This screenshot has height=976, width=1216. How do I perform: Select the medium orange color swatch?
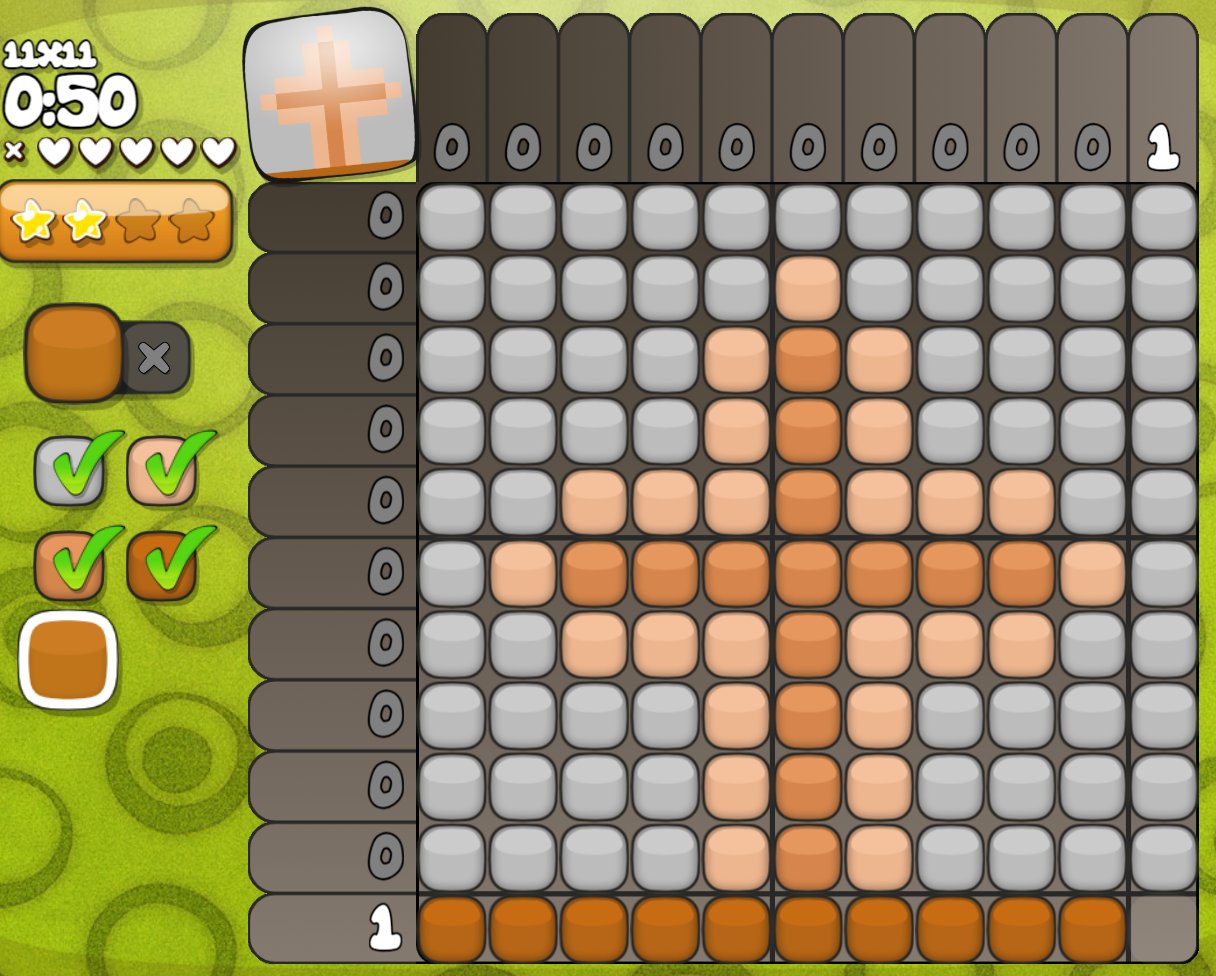[69, 565]
